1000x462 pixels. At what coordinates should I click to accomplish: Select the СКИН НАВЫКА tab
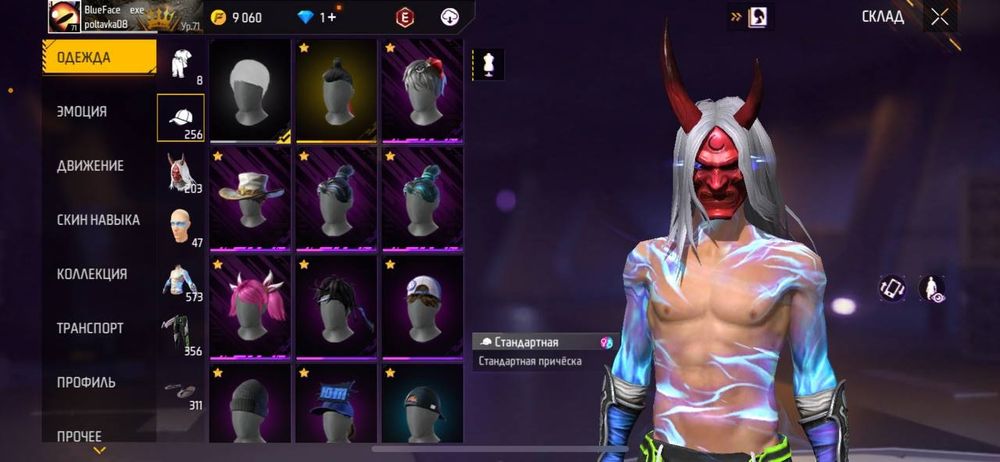[x=98, y=220]
